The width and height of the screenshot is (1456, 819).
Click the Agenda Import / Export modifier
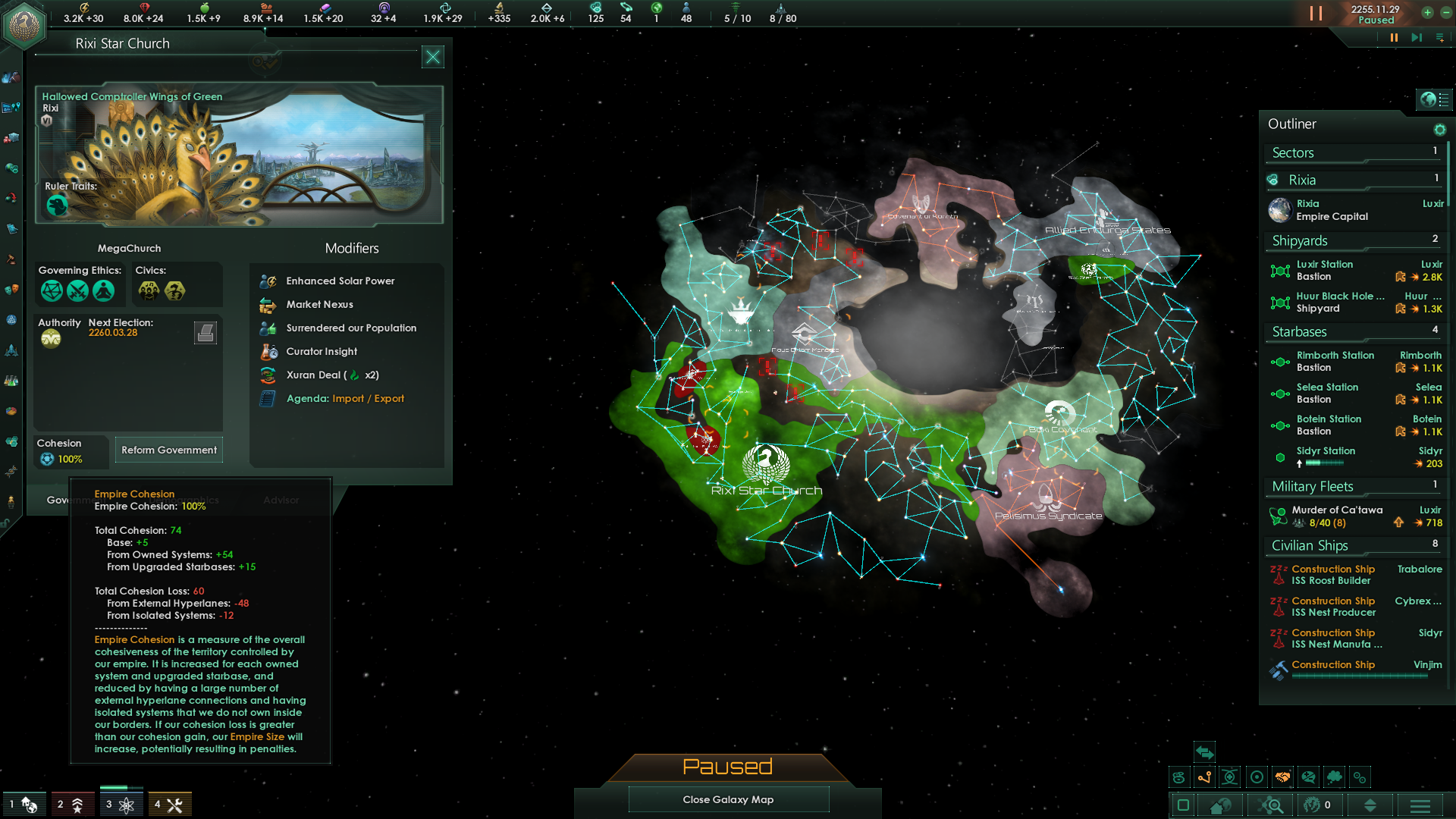point(345,399)
